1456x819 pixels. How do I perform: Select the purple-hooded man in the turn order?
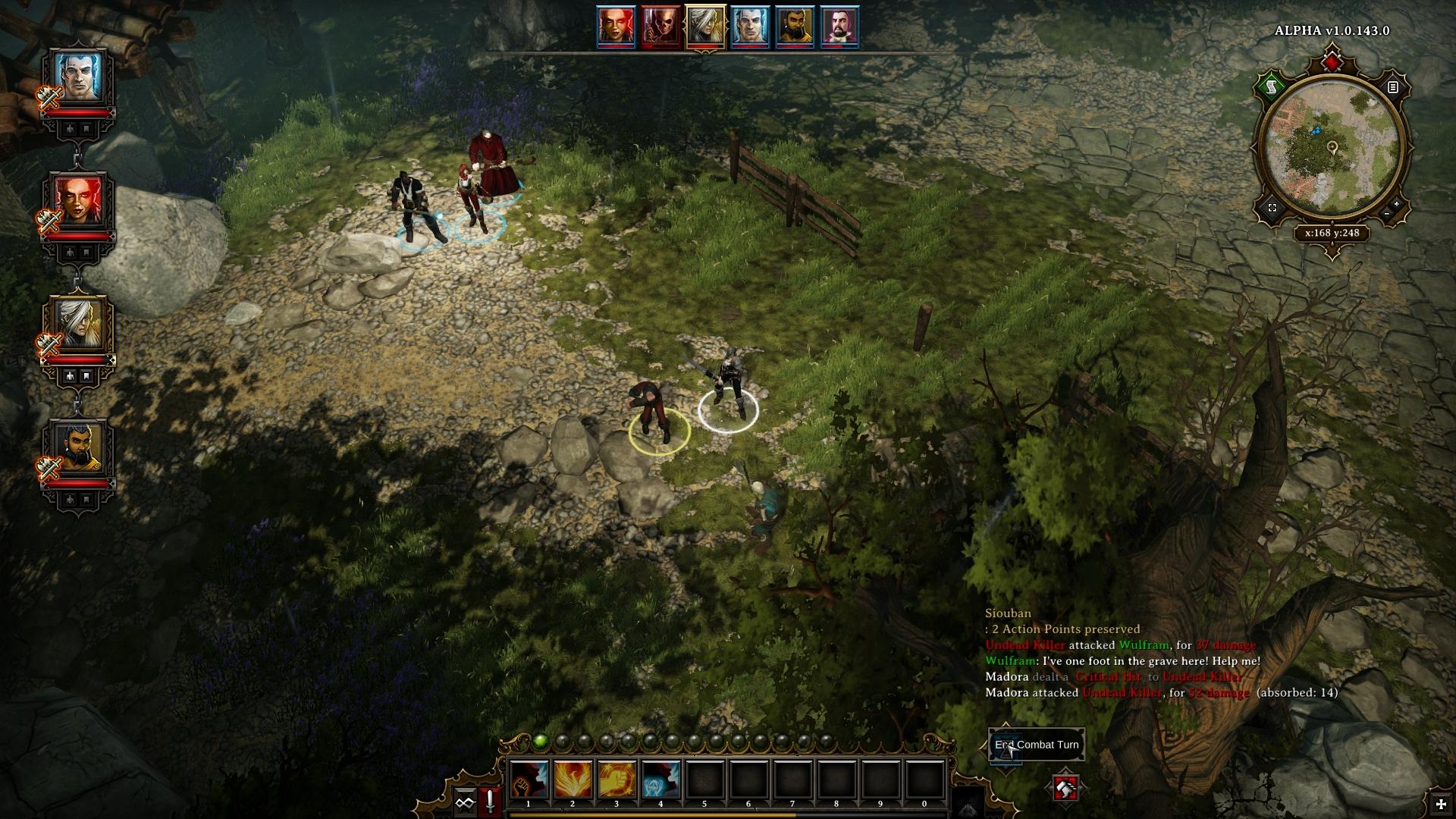[839, 27]
